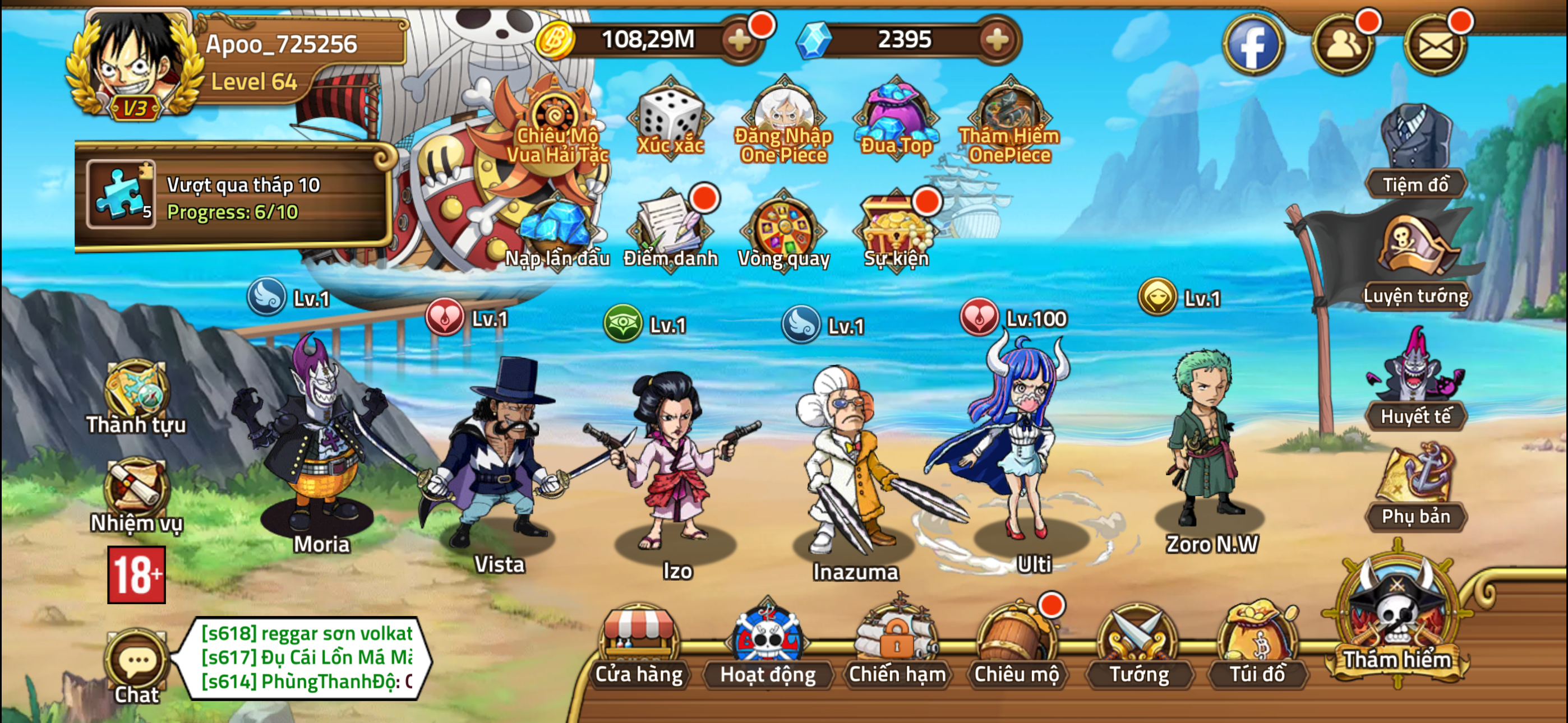The image size is (1568, 723).
Task: Add more gold coins
Action: pyautogui.click(x=740, y=40)
